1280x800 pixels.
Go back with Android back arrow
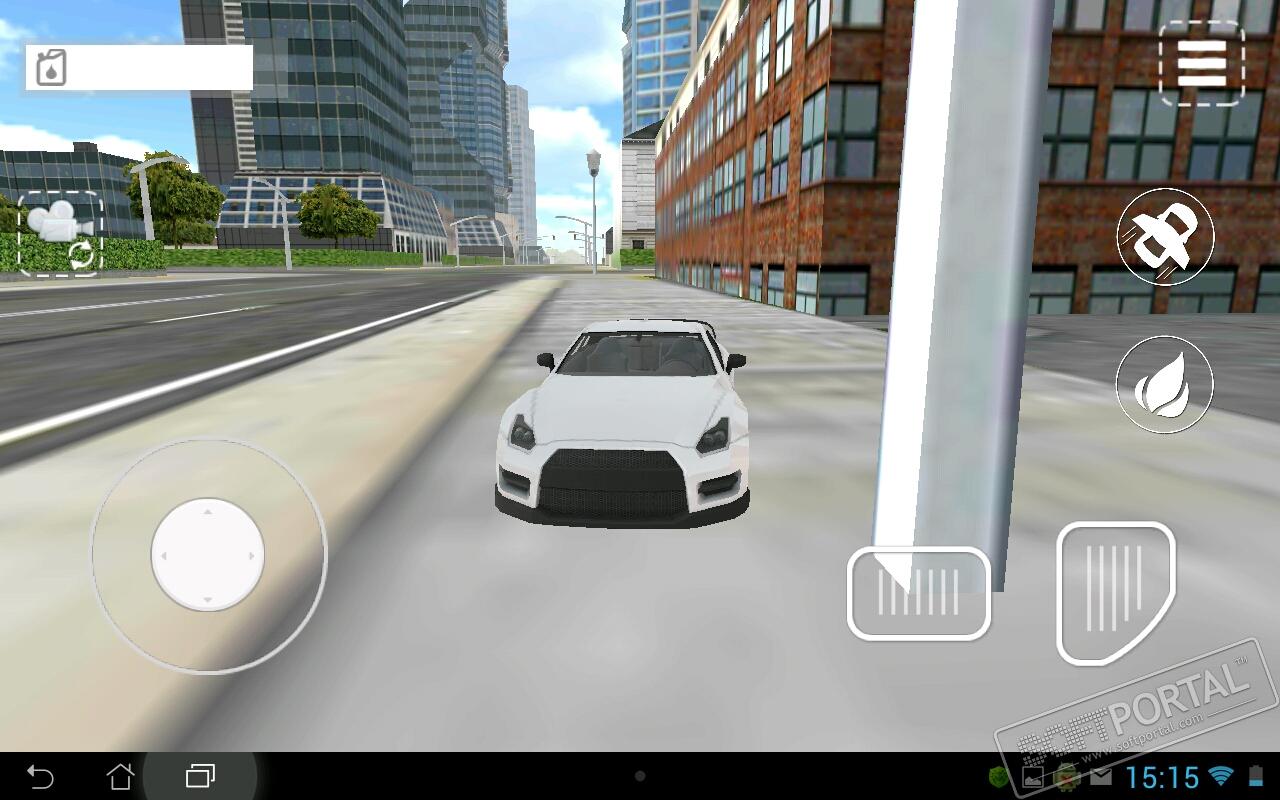[40, 776]
